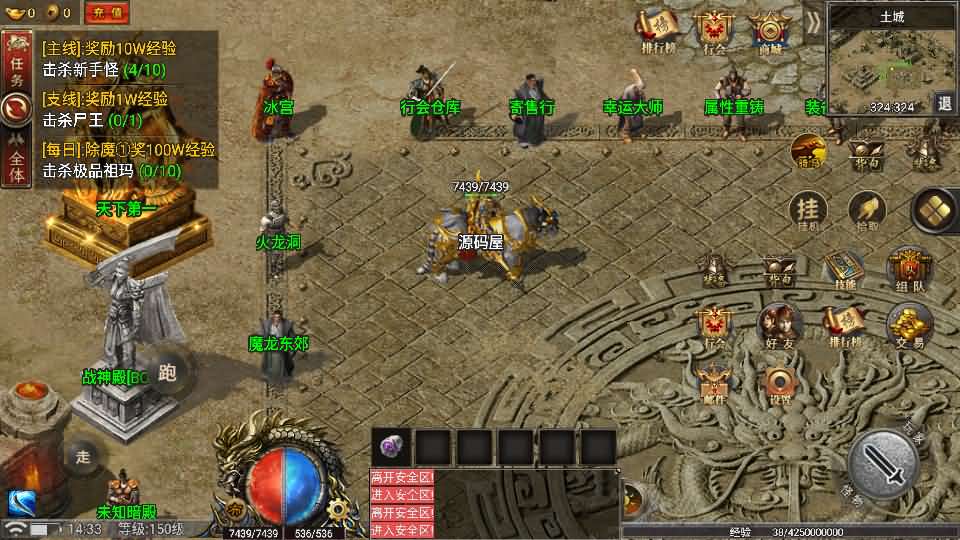Open the 设置 settings gear icon
The width and height of the screenshot is (960, 540).
click(x=779, y=384)
